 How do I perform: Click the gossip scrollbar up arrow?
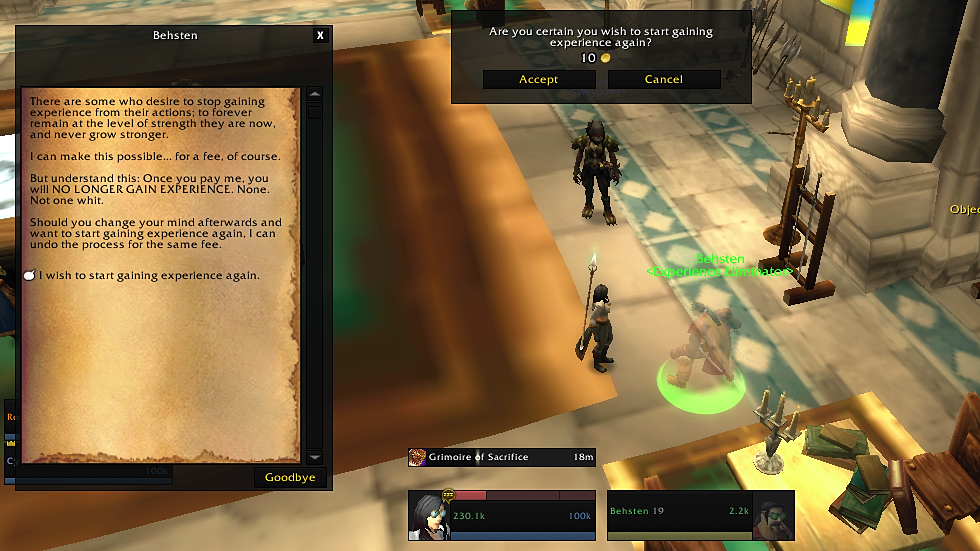click(315, 95)
